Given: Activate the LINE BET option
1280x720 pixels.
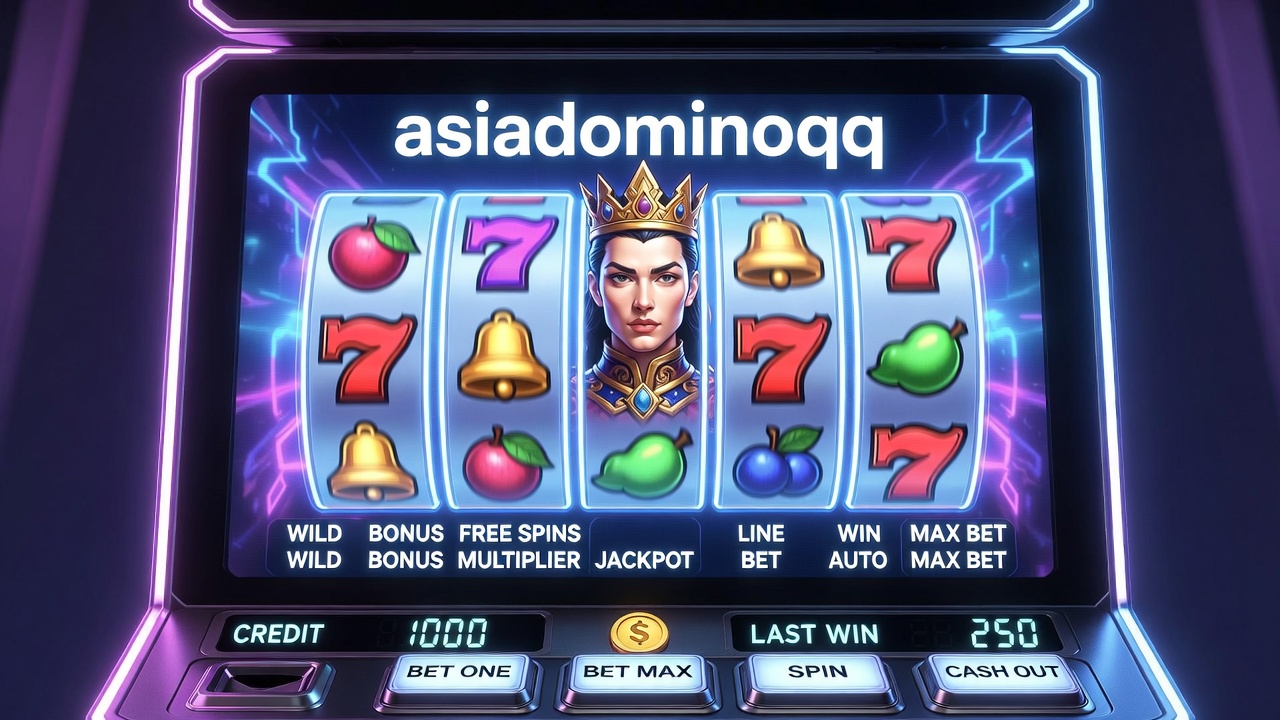Looking at the screenshot, I should pyautogui.click(x=761, y=547).
